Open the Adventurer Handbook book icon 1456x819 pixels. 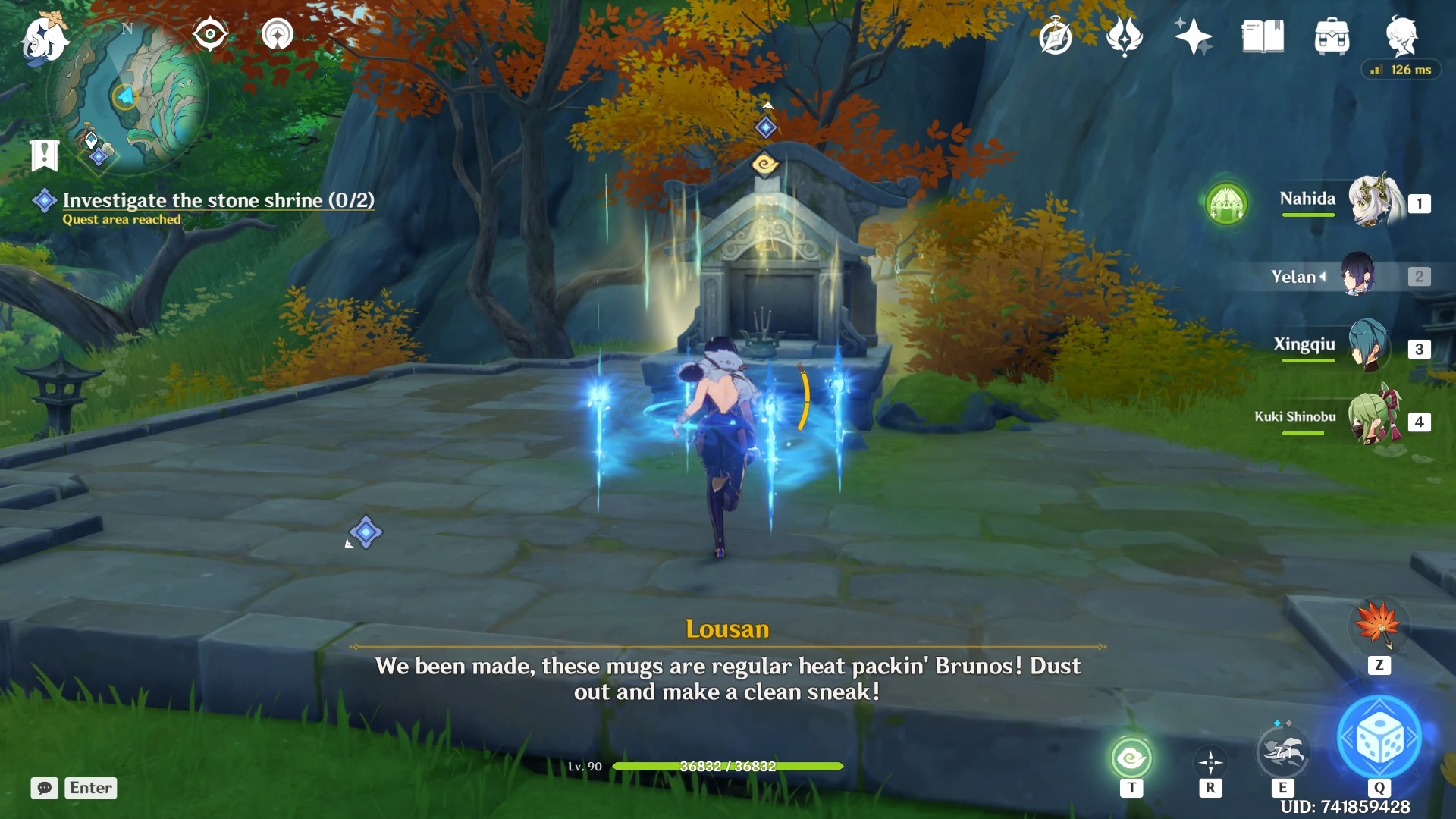(1261, 36)
